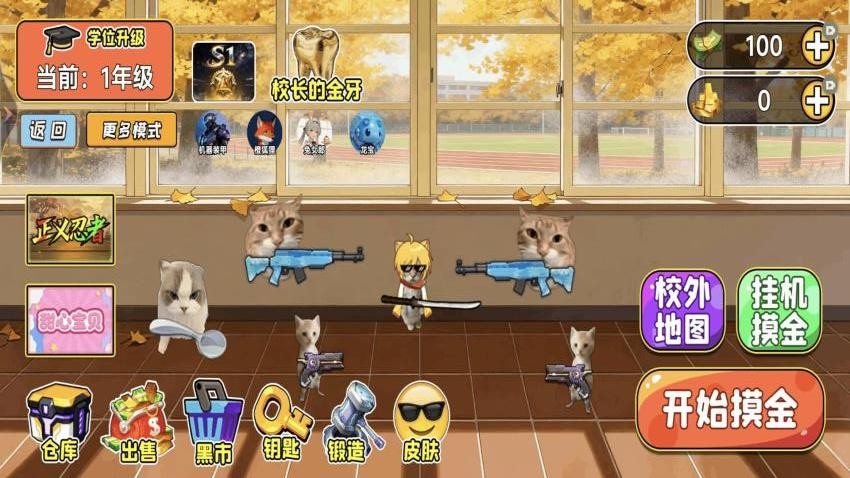The height and width of the screenshot is (478, 850).
Task: Add more gold bars with the plus button
Action: tap(817, 100)
